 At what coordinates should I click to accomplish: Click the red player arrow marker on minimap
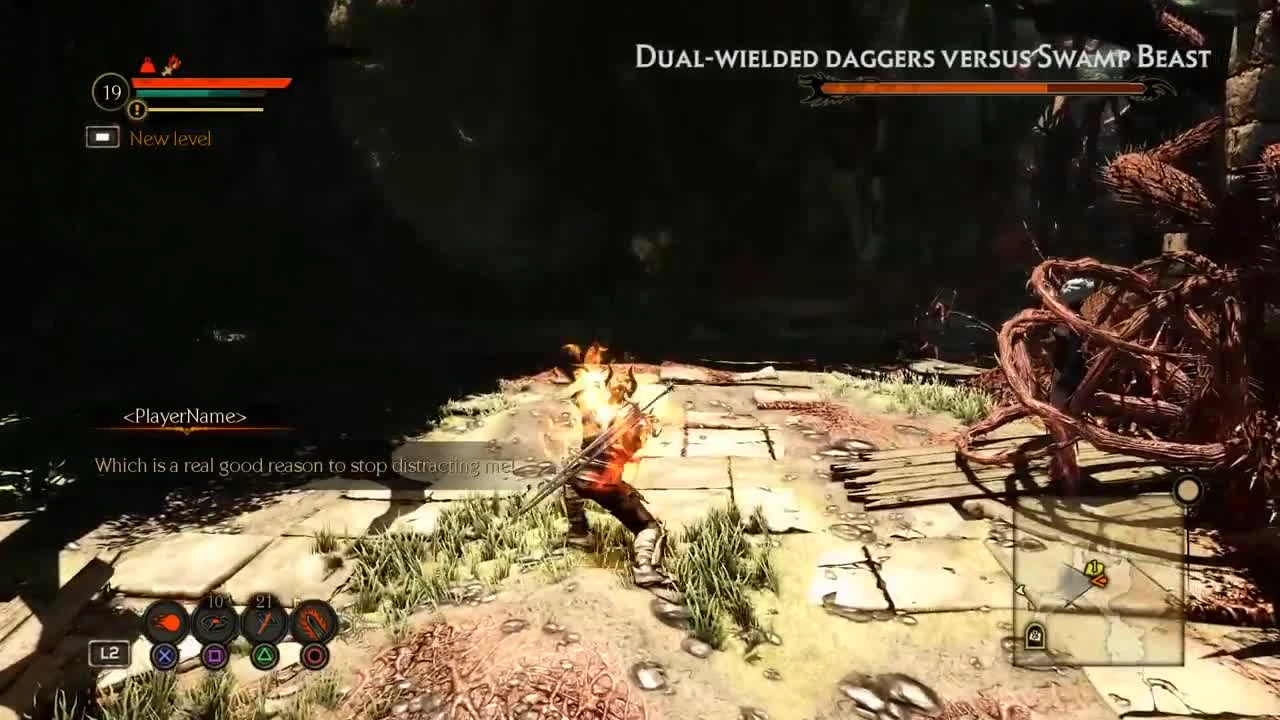pyautogui.click(x=1099, y=581)
